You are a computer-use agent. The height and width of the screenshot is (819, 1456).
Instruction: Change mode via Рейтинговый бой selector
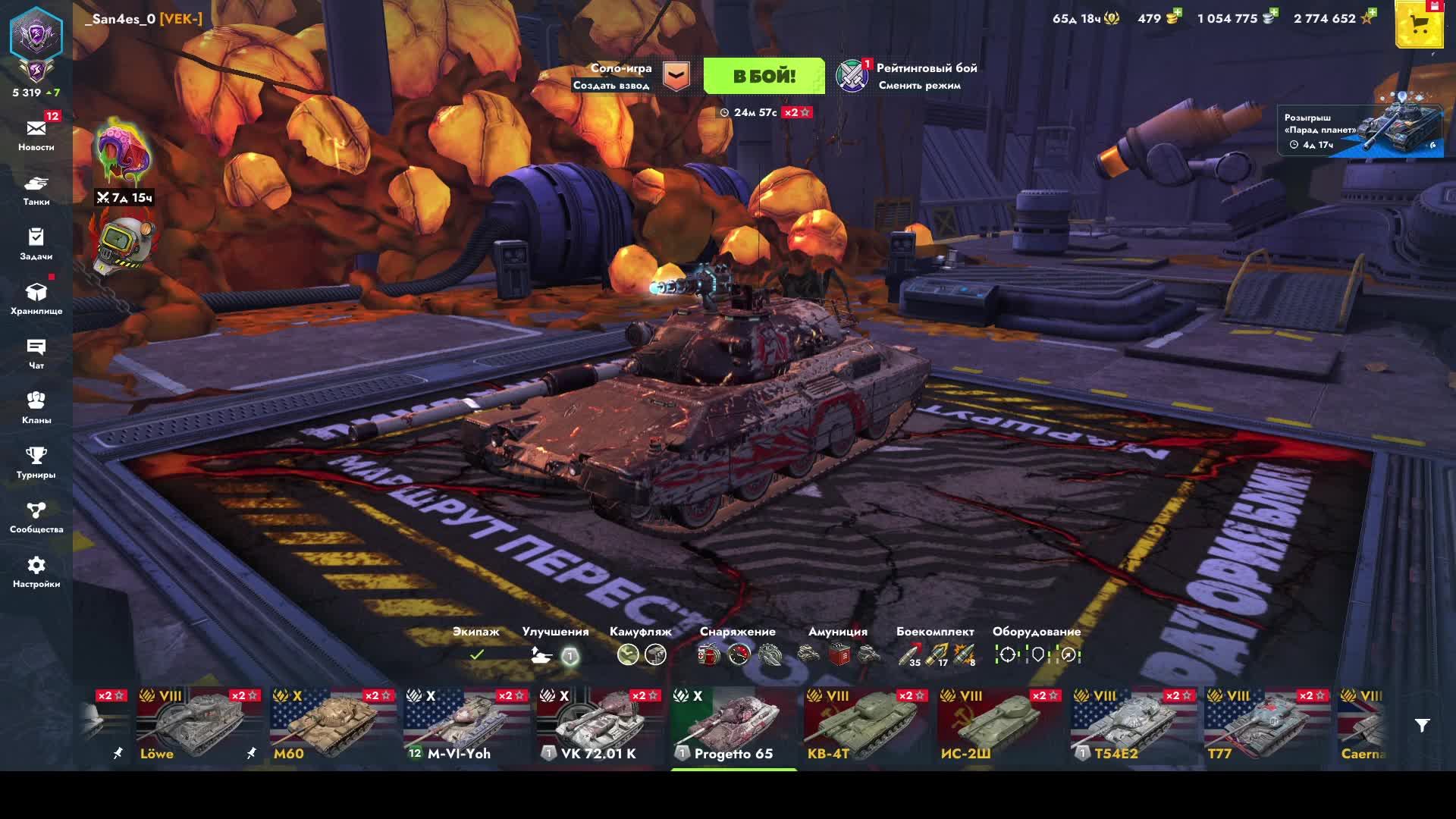click(x=907, y=76)
